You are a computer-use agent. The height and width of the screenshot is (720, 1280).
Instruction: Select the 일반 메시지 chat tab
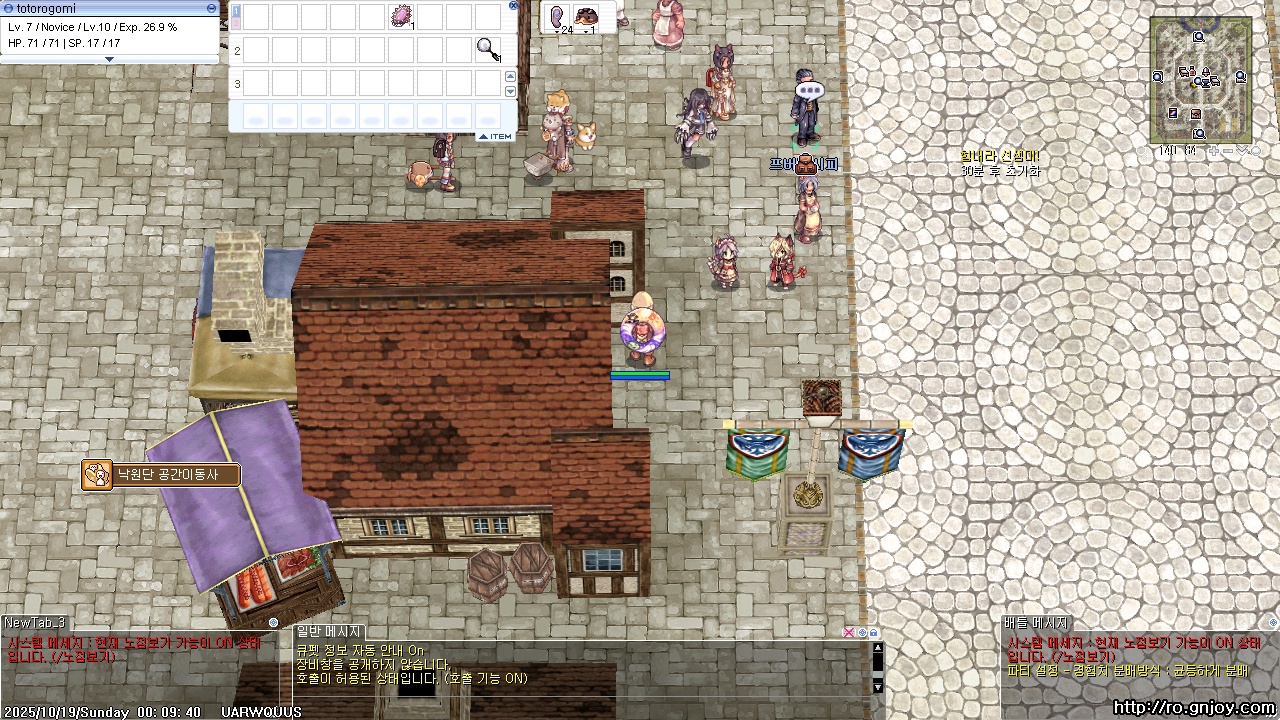coord(329,631)
